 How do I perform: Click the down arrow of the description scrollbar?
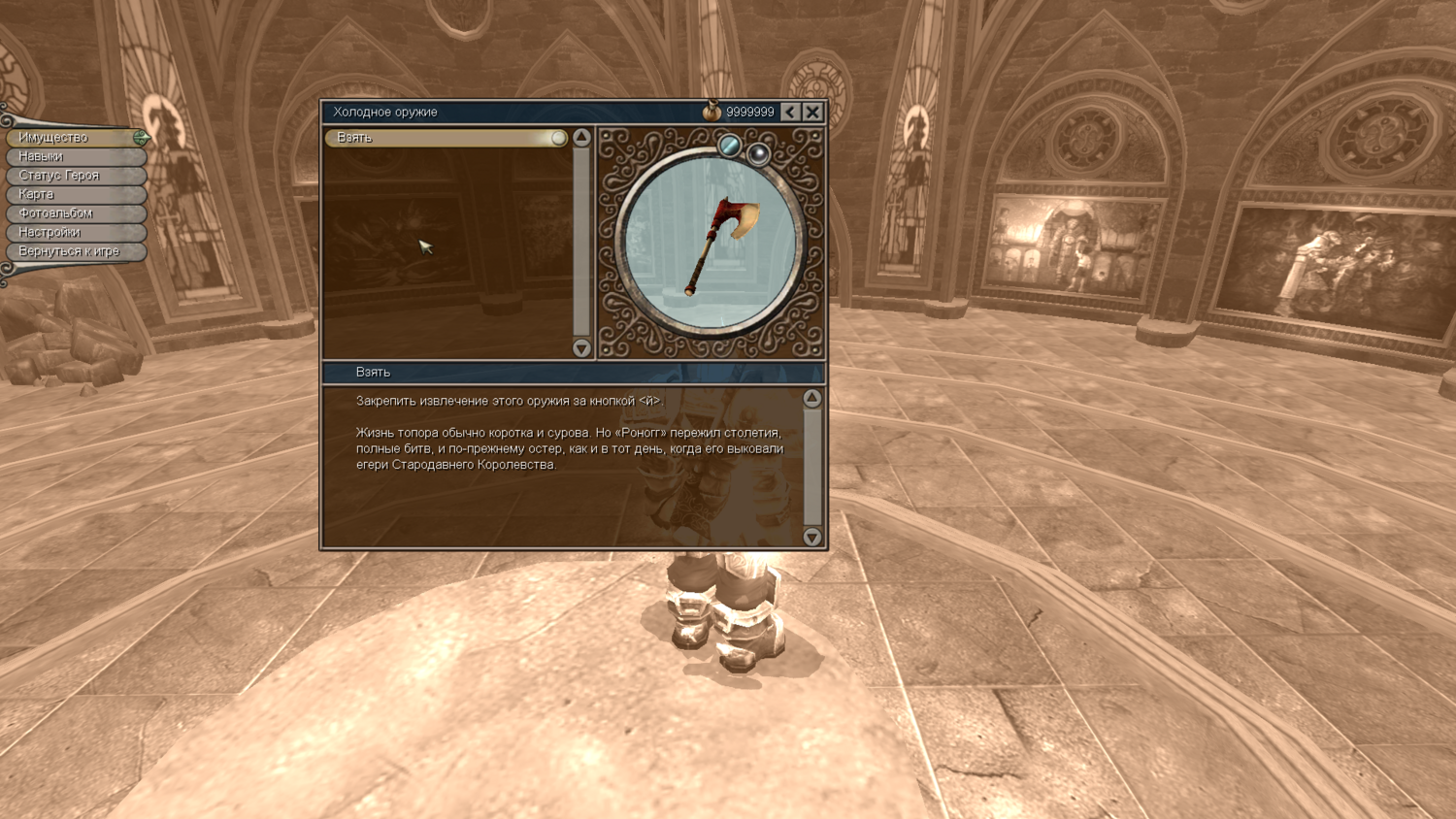[812, 537]
